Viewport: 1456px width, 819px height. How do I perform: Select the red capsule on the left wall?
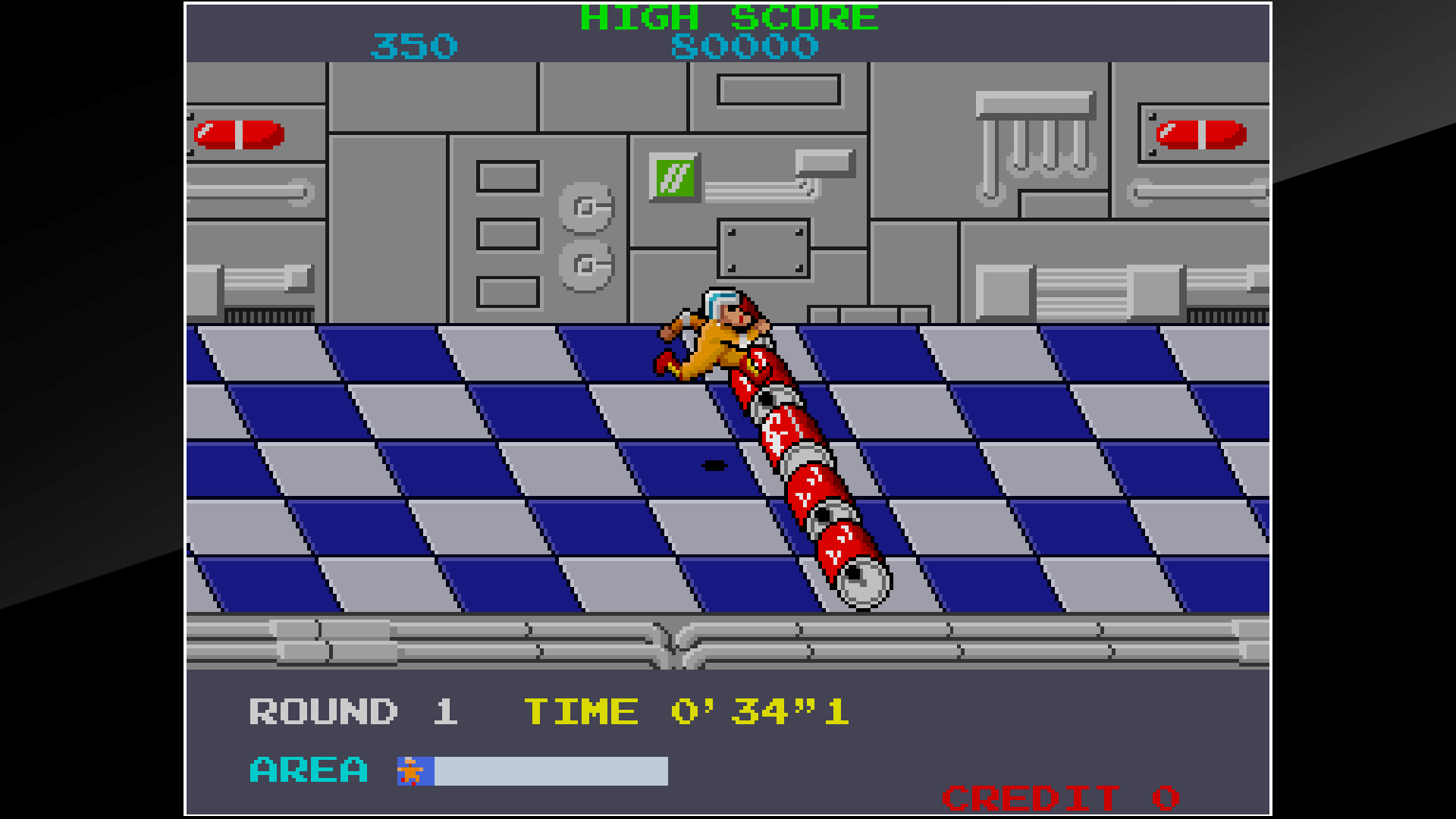(239, 135)
